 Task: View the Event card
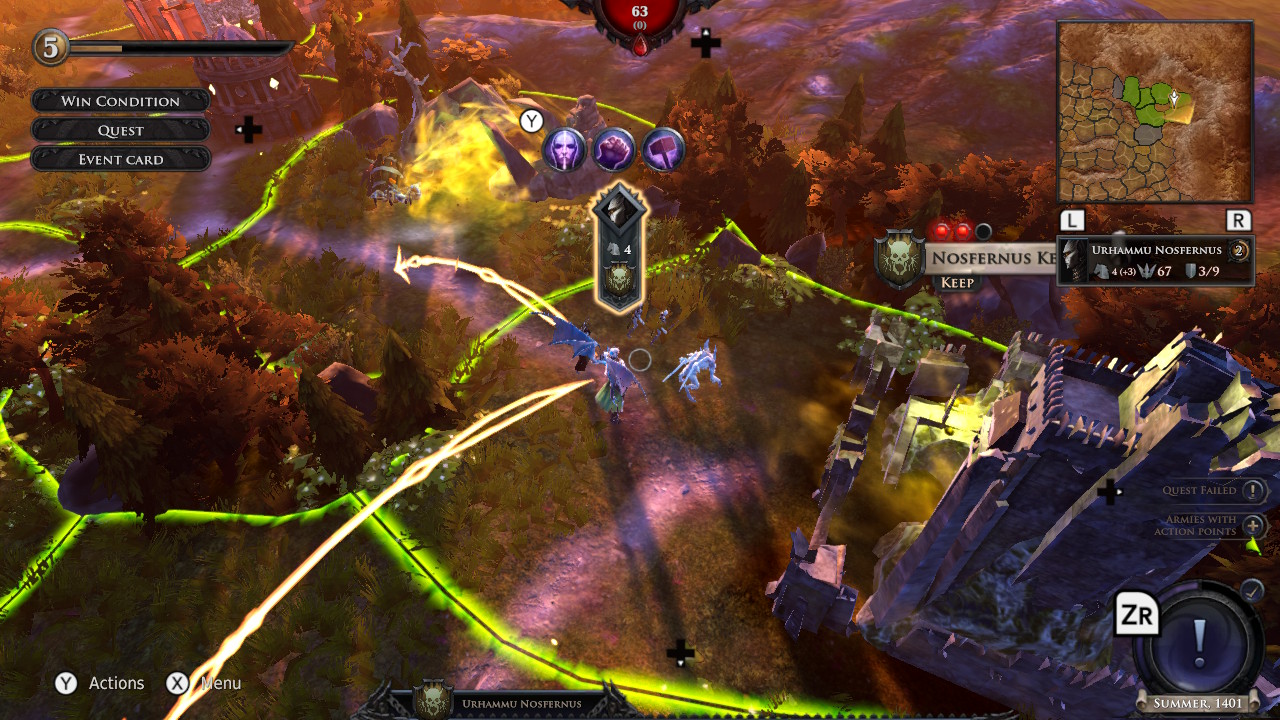pos(120,159)
